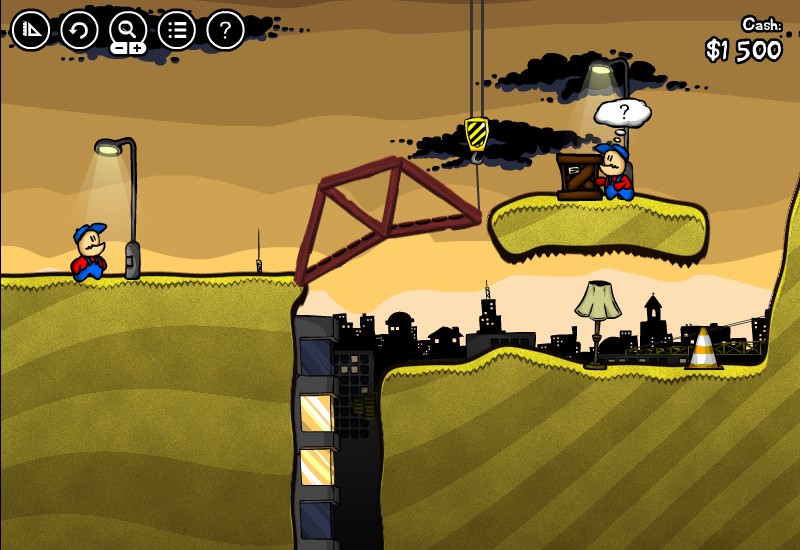
Task: Open the list menu icon
Action: [177, 30]
